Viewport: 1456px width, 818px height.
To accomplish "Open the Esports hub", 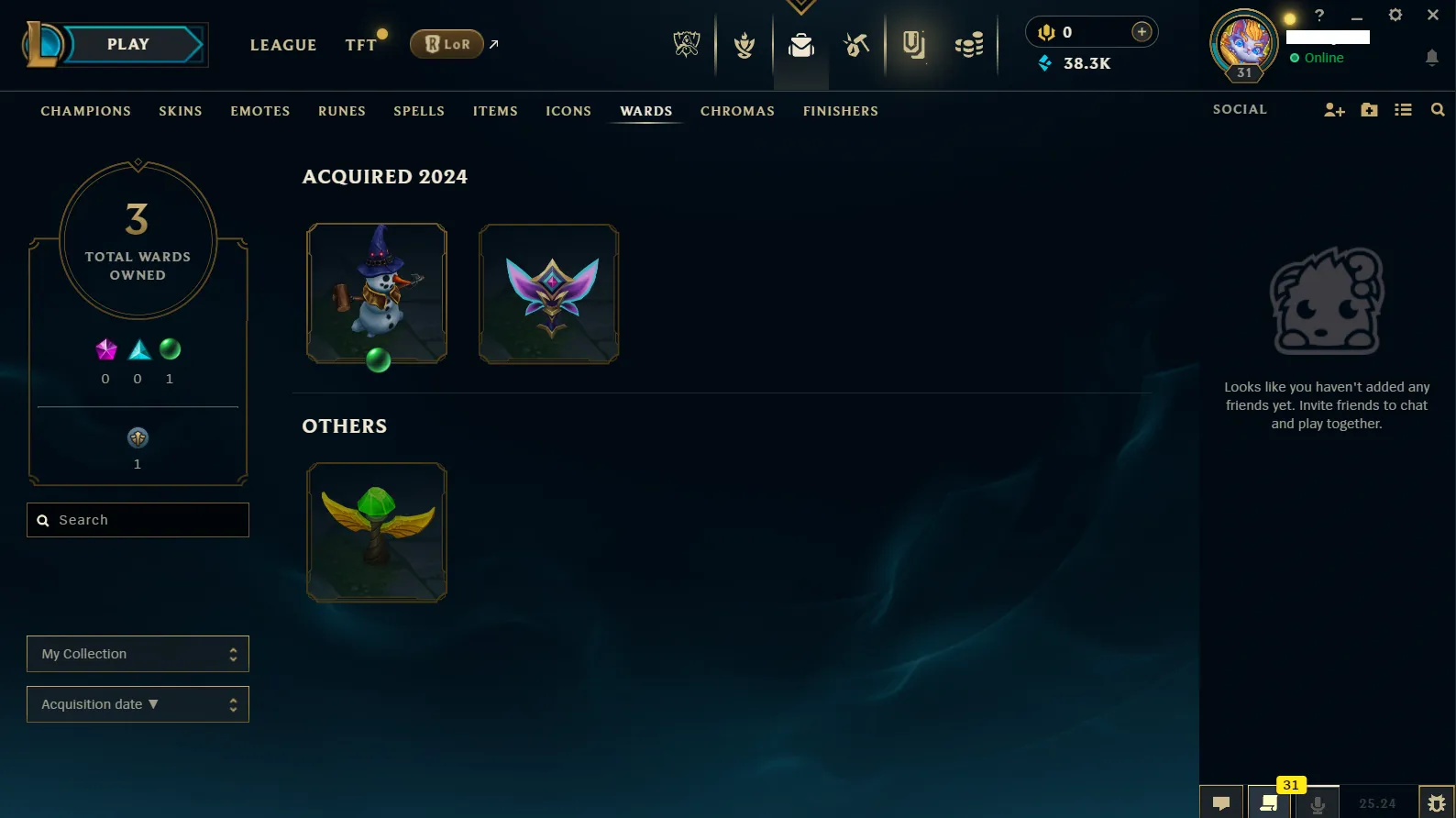I will tap(687, 44).
